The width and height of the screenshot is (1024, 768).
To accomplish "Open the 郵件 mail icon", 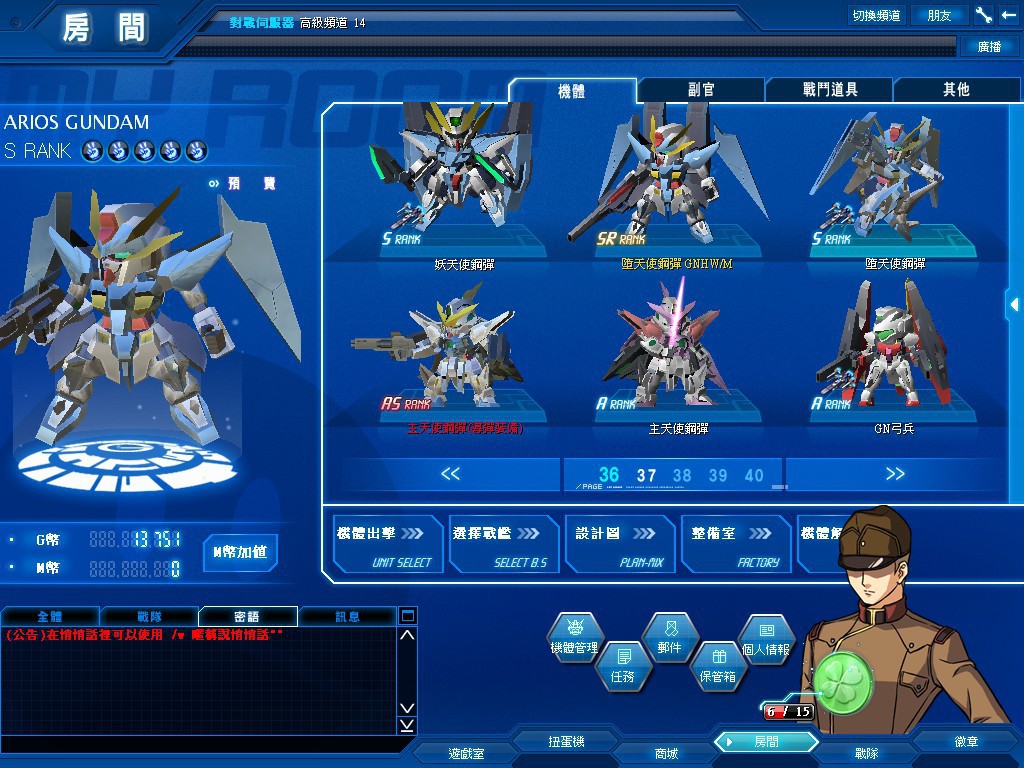I will 669,637.
